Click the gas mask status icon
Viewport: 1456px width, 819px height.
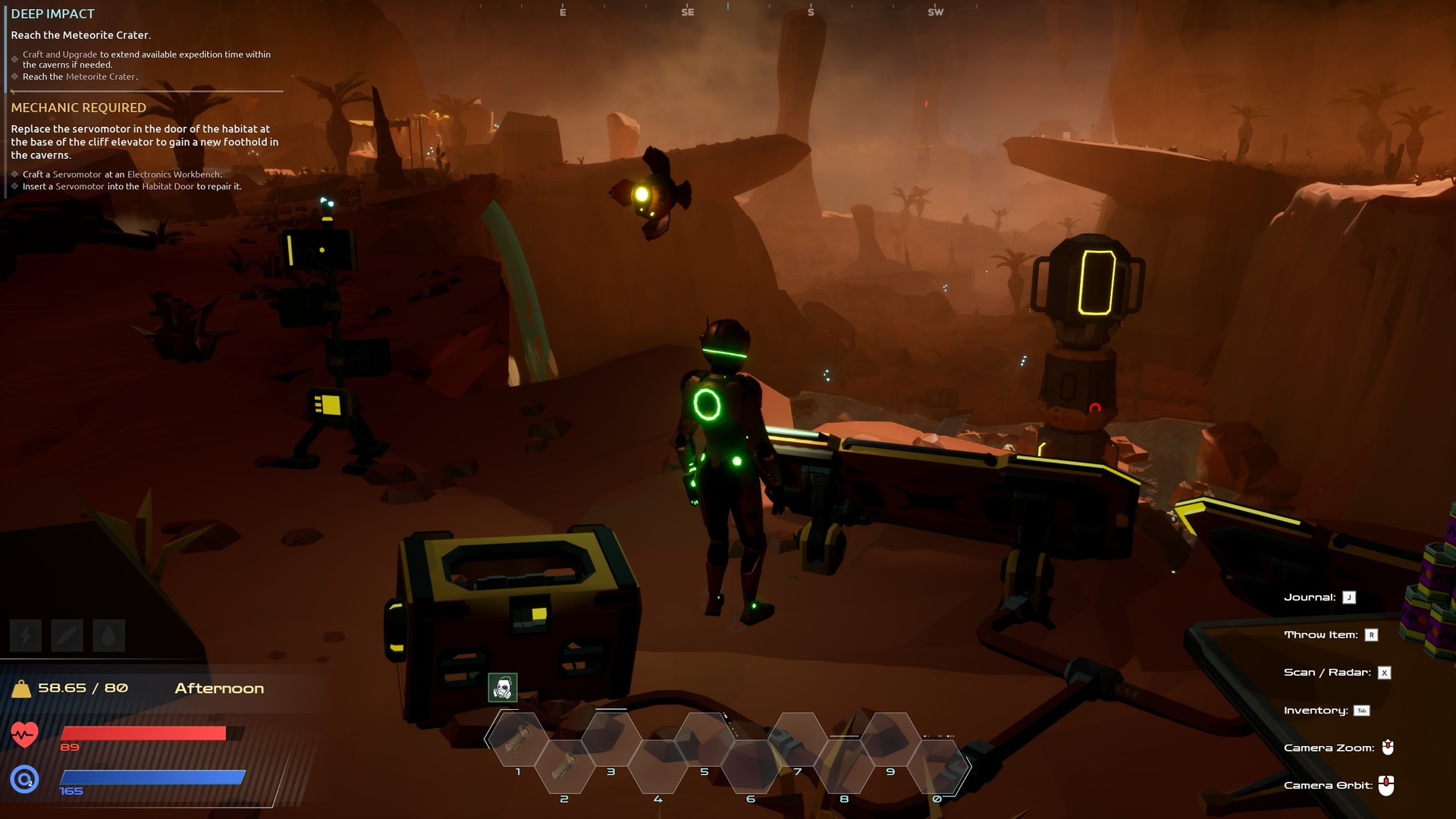point(502,688)
